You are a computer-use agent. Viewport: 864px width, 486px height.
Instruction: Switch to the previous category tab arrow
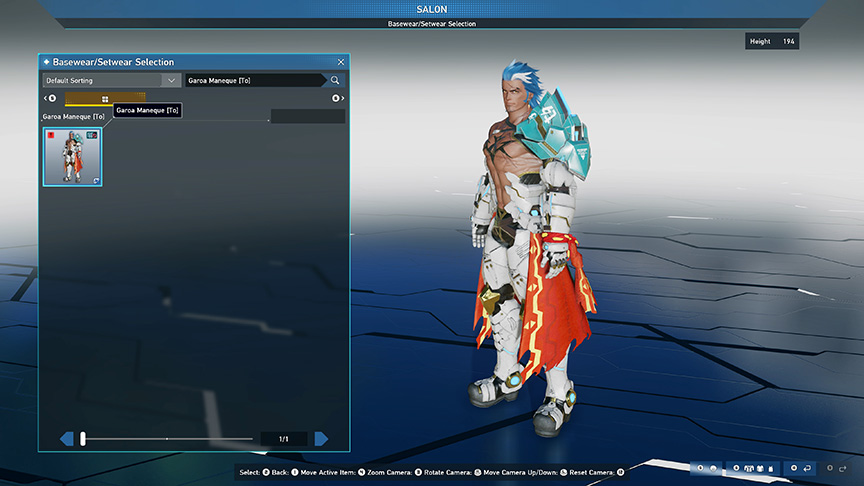tap(49, 98)
